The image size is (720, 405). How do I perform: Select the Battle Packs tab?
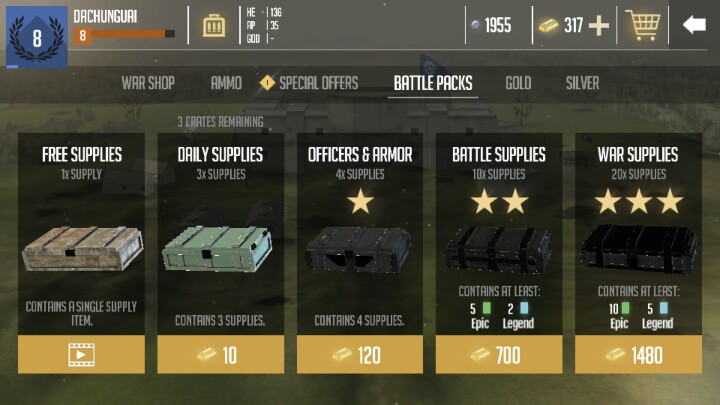(433, 83)
